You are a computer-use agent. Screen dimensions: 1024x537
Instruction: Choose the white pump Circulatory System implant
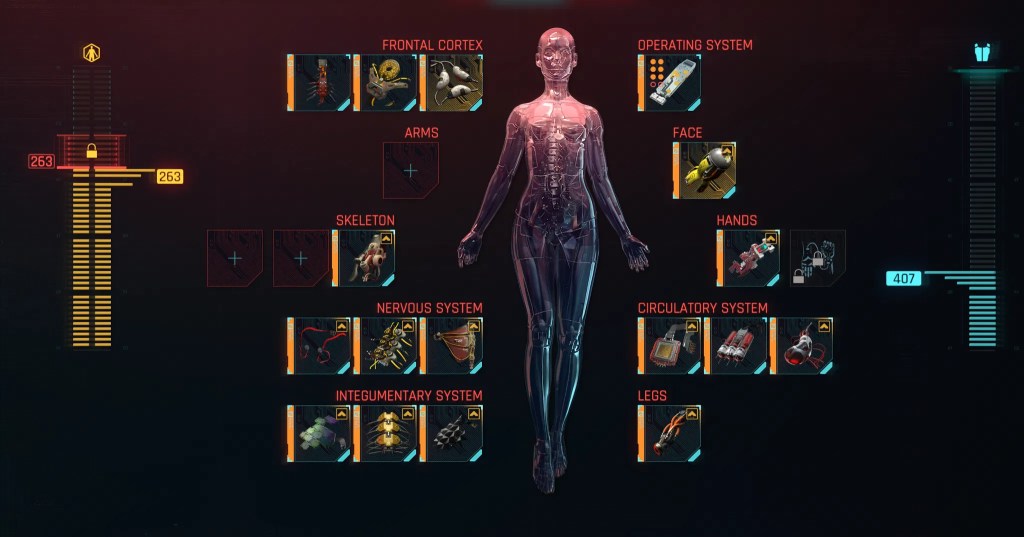point(802,346)
